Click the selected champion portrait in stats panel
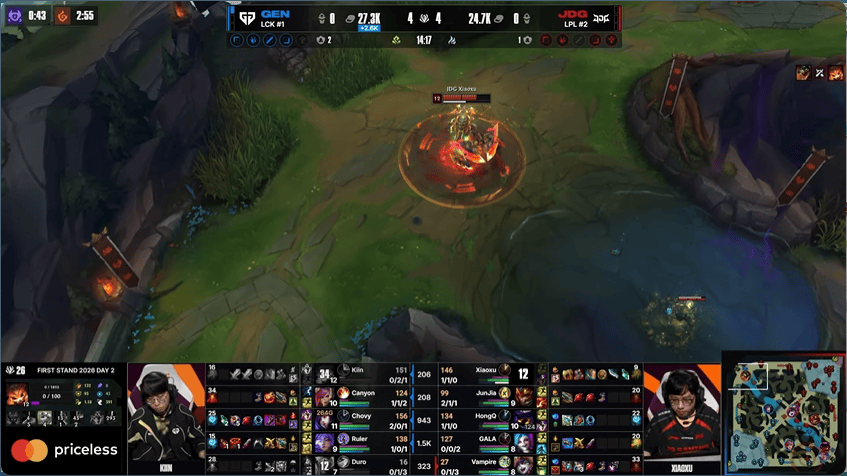This screenshot has width=847, height=476. (17, 395)
